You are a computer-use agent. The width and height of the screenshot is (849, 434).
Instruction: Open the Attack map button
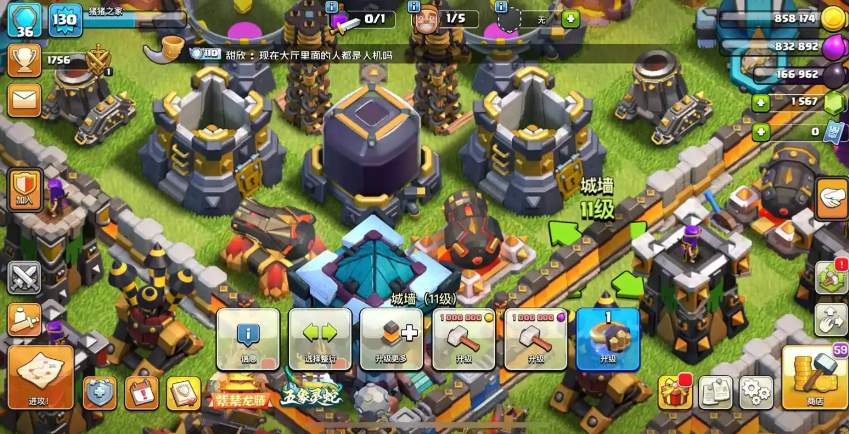pos(40,377)
